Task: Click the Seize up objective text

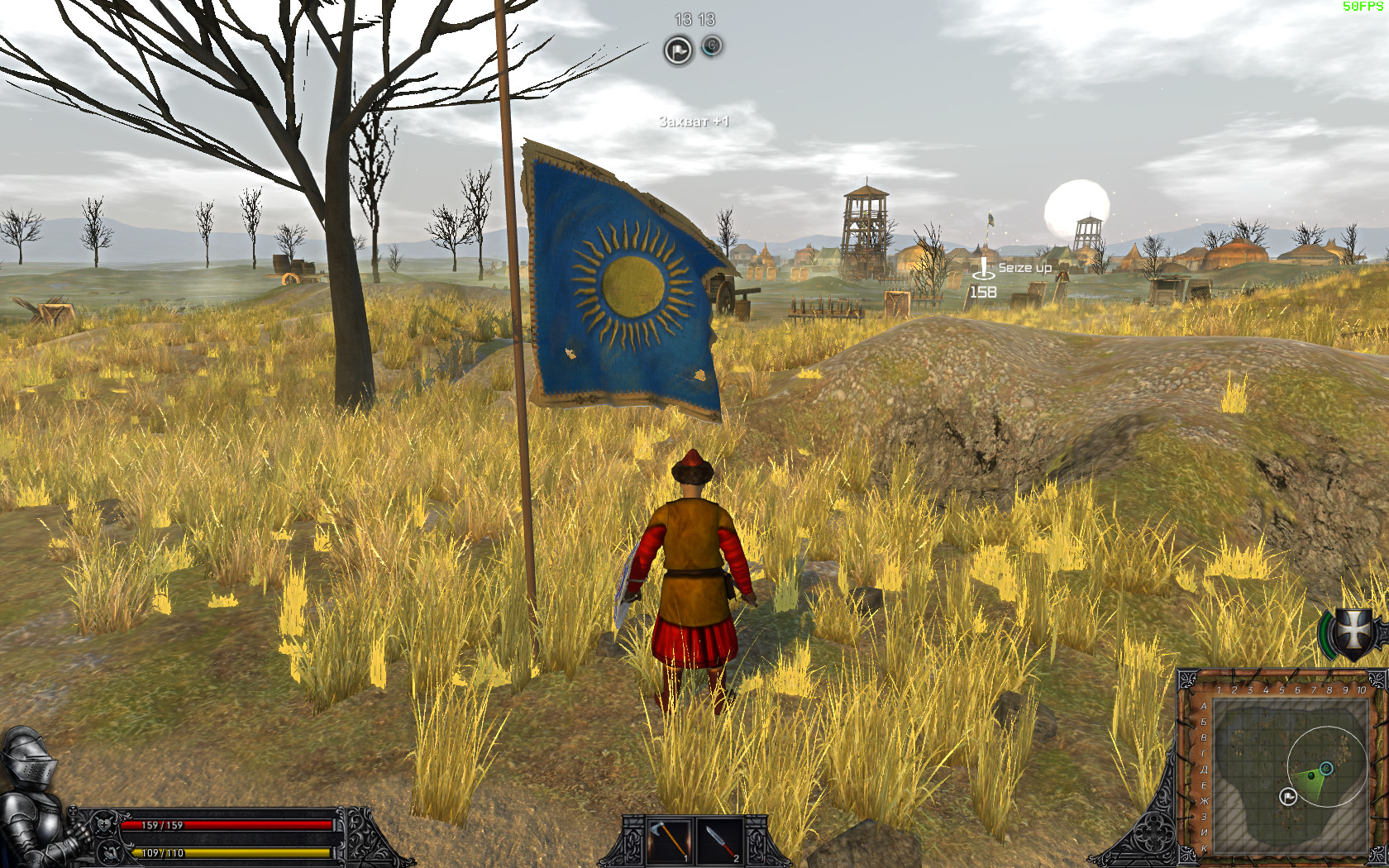Action: click(x=1025, y=267)
